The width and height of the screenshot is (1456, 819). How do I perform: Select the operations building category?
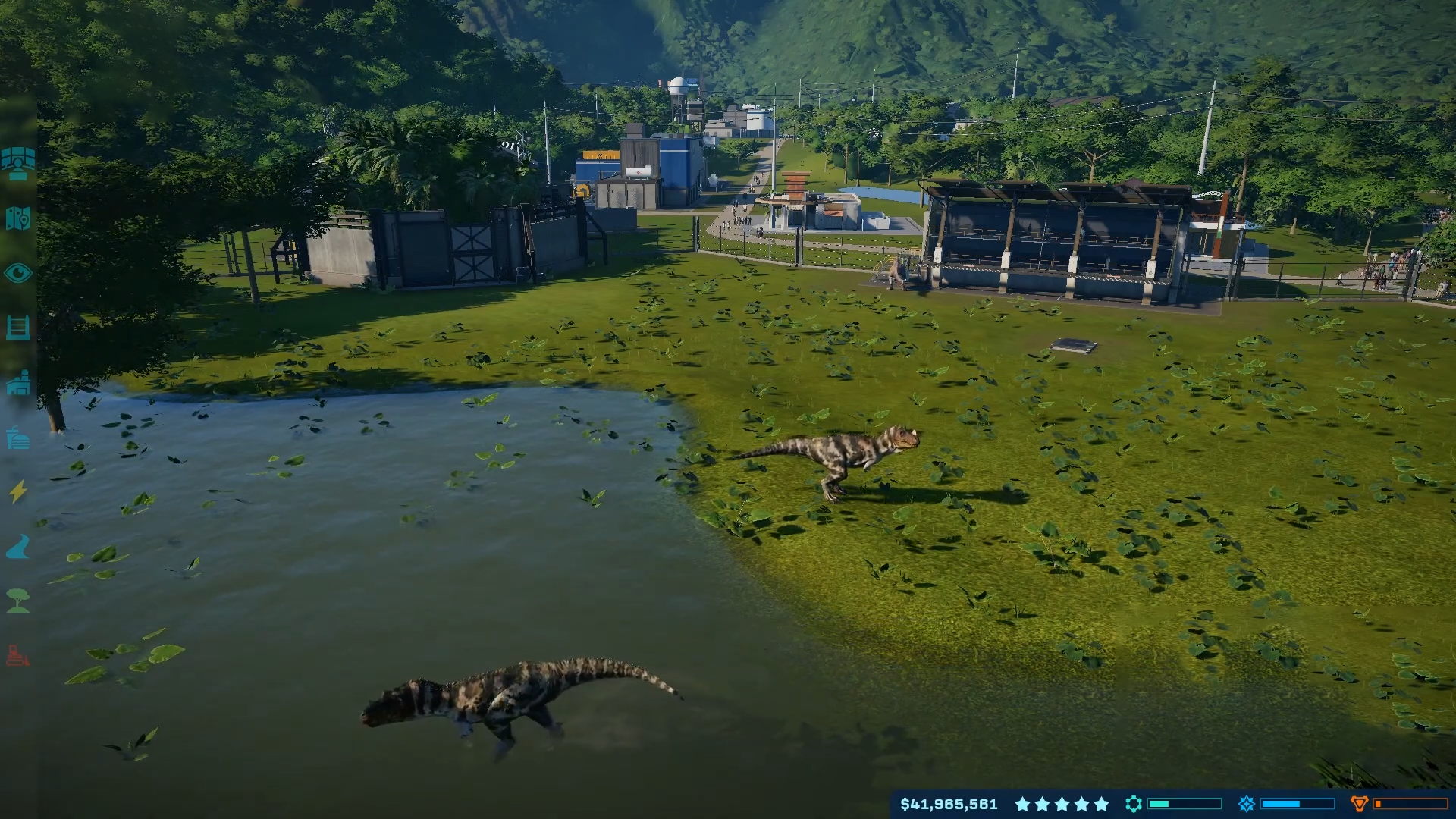[18, 384]
